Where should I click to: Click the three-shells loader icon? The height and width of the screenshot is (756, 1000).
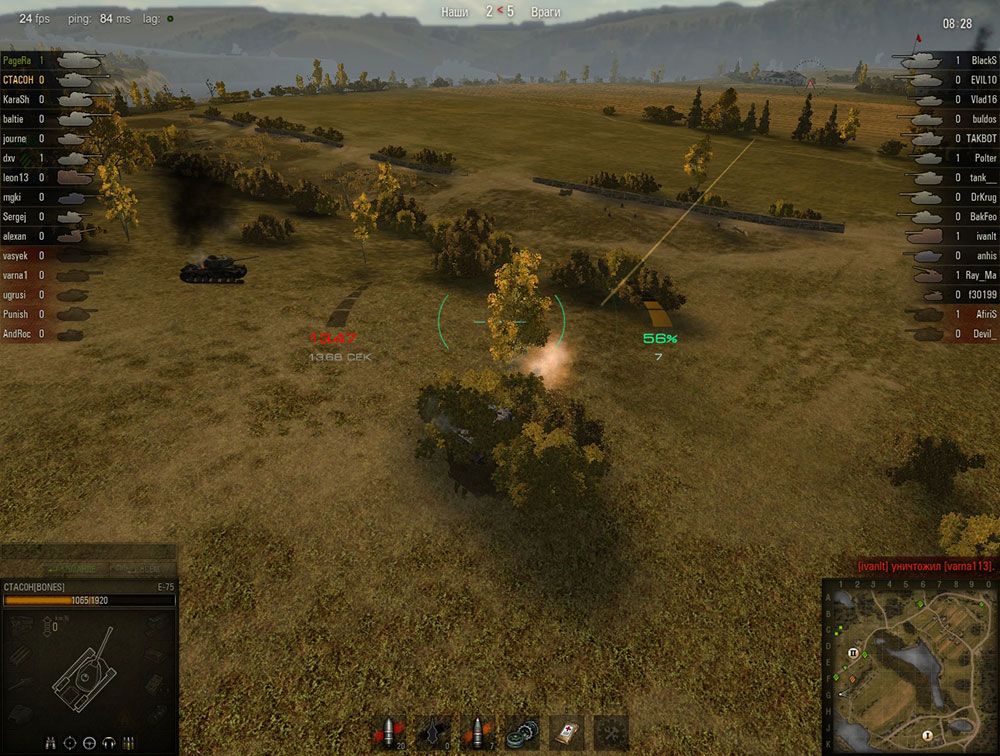128,743
